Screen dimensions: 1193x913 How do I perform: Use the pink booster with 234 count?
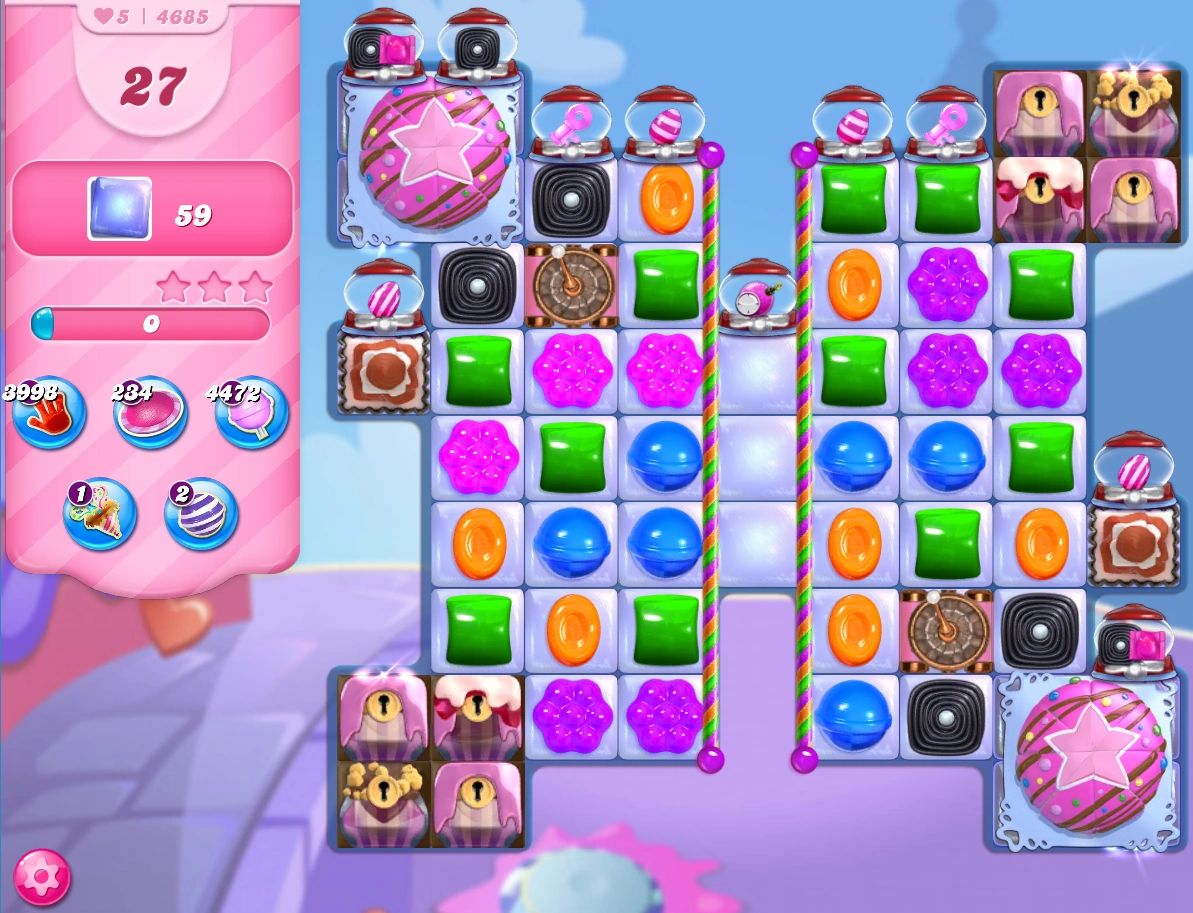click(150, 414)
